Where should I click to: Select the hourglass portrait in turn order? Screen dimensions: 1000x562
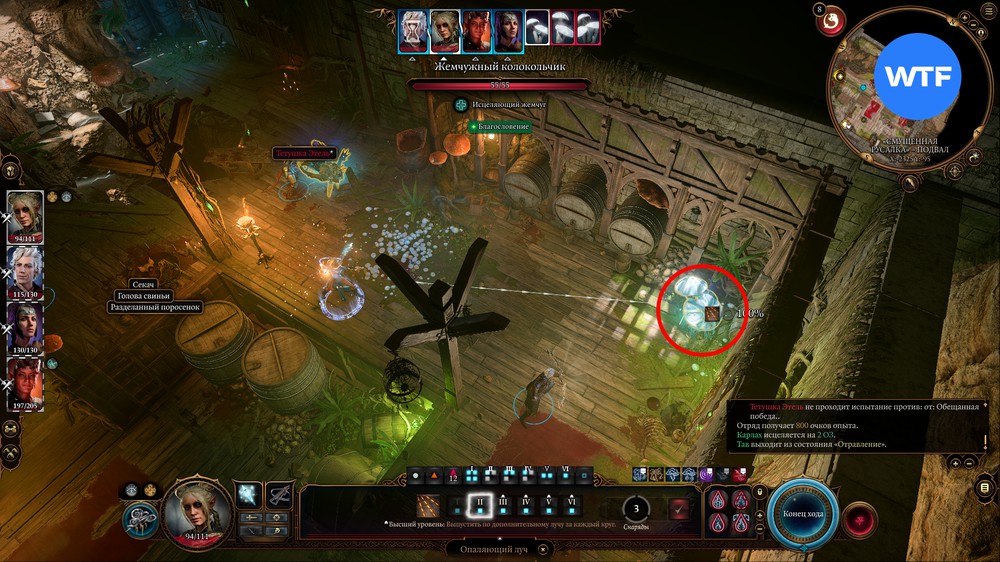(413, 31)
